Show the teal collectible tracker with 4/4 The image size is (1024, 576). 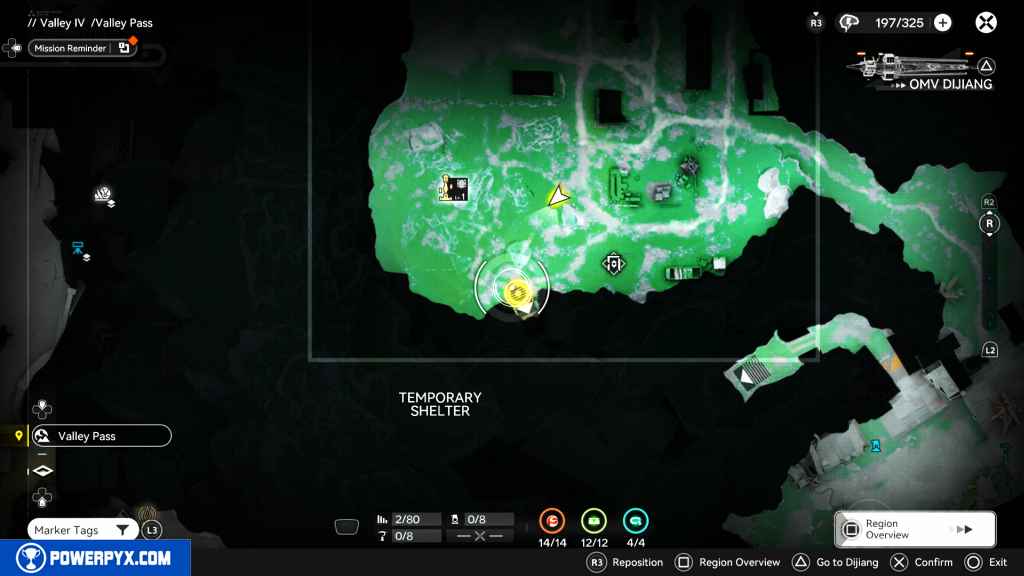point(635,521)
